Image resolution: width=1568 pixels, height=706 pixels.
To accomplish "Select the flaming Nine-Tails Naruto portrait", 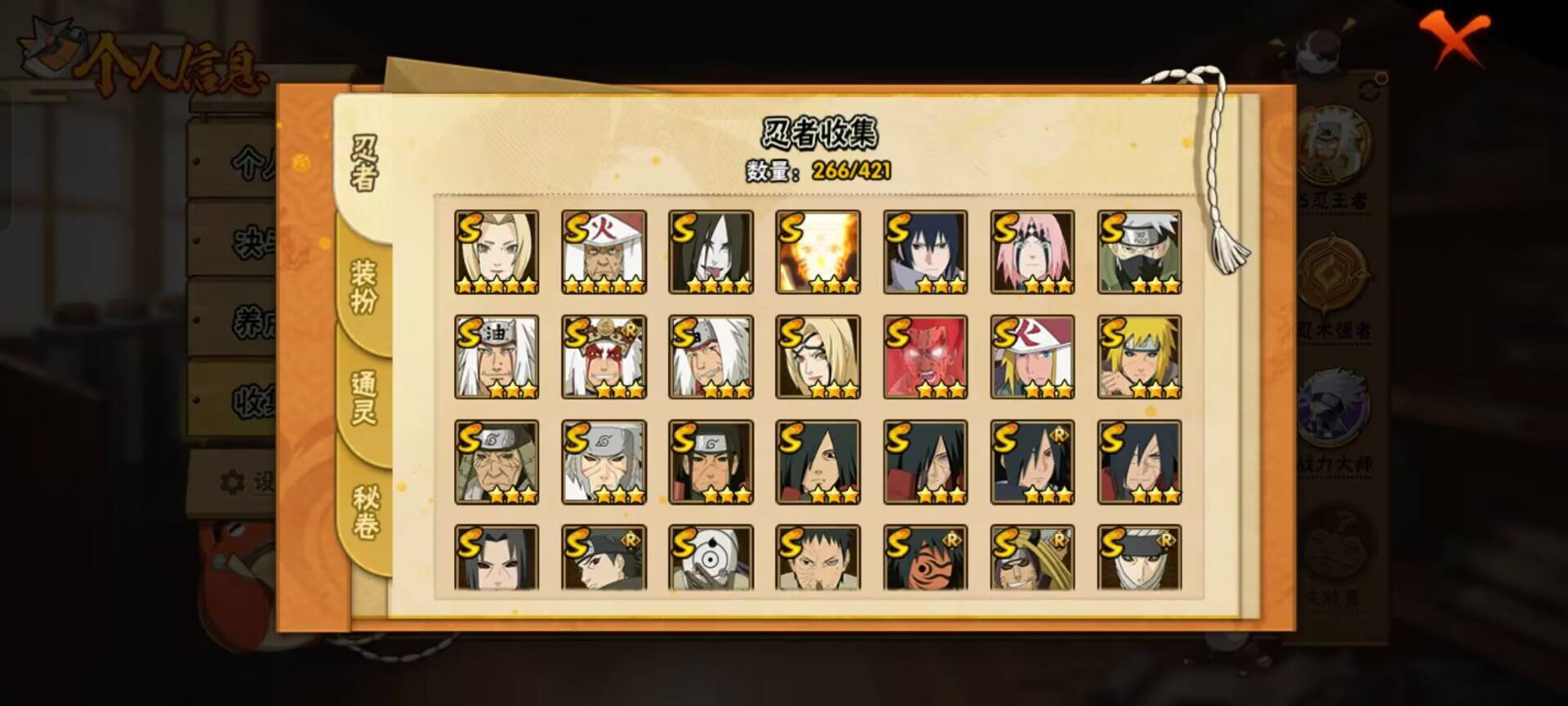I will [x=817, y=249].
